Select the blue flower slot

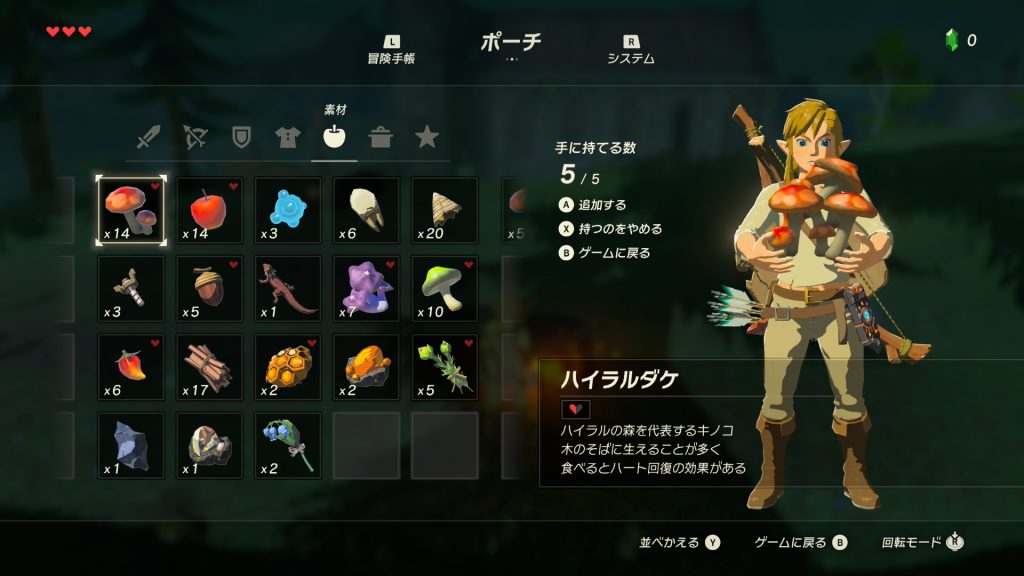288,445
